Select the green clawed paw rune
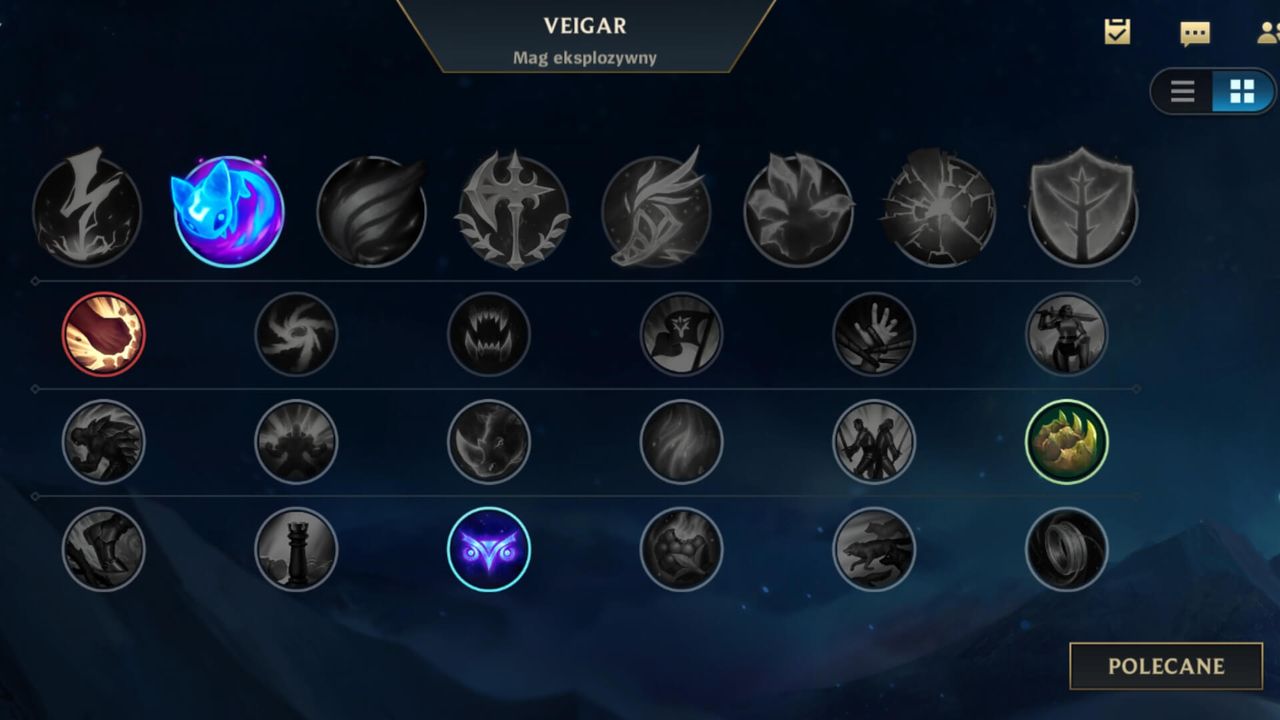Viewport: 1280px width, 720px height. pos(1067,441)
